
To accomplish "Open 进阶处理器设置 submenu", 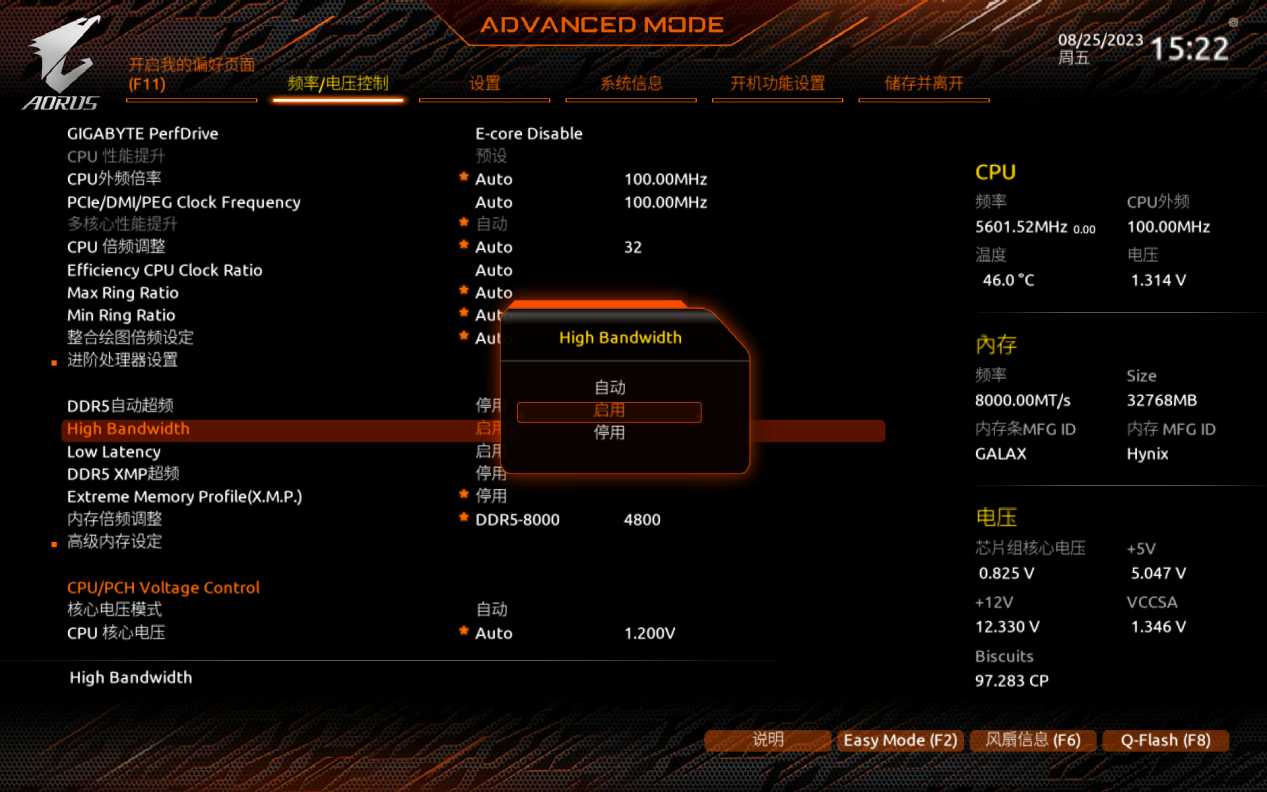I will [122, 360].
